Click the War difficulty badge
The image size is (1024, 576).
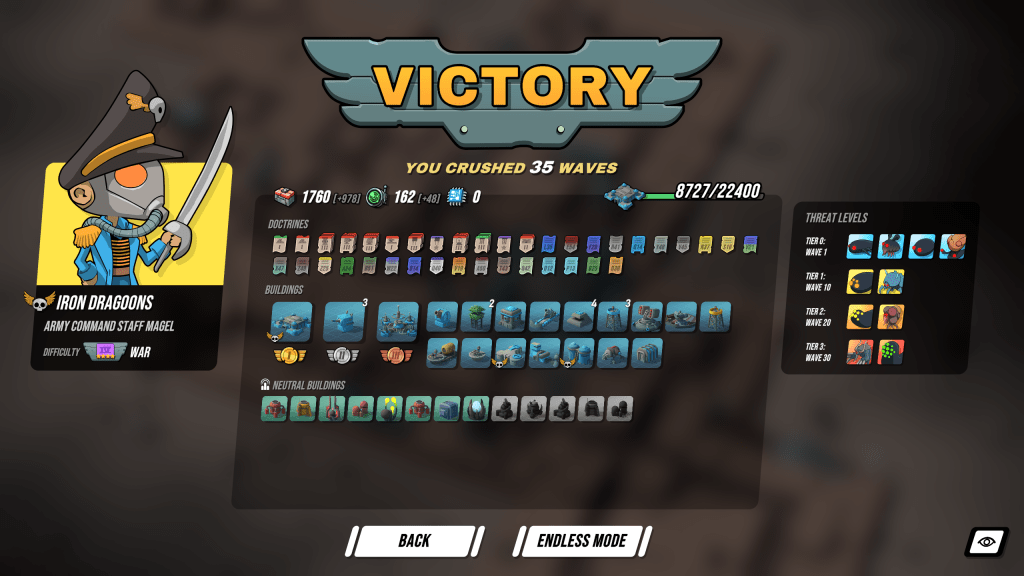(104, 352)
